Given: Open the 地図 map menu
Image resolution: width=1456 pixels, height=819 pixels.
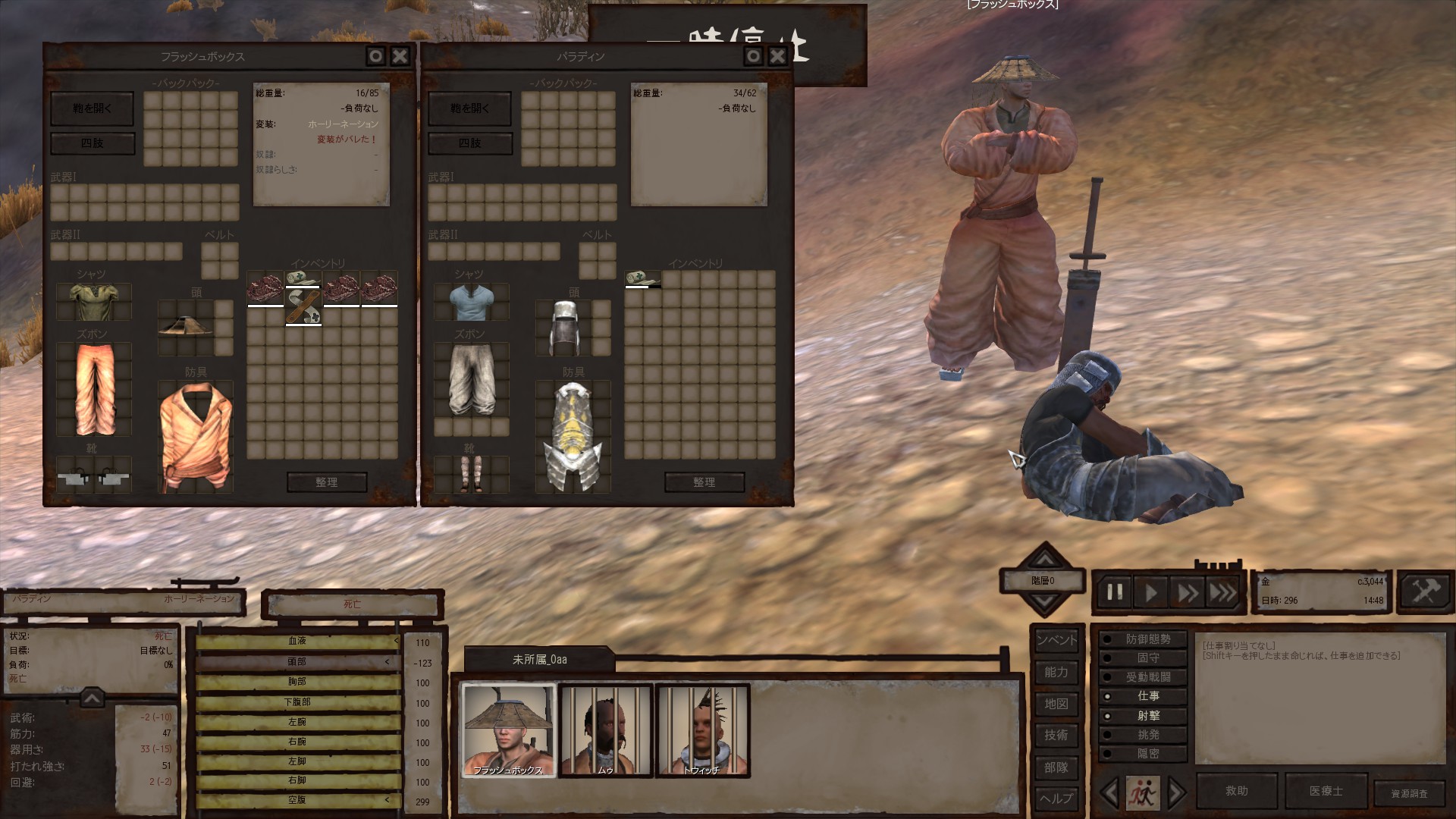Looking at the screenshot, I should [1056, 704].
